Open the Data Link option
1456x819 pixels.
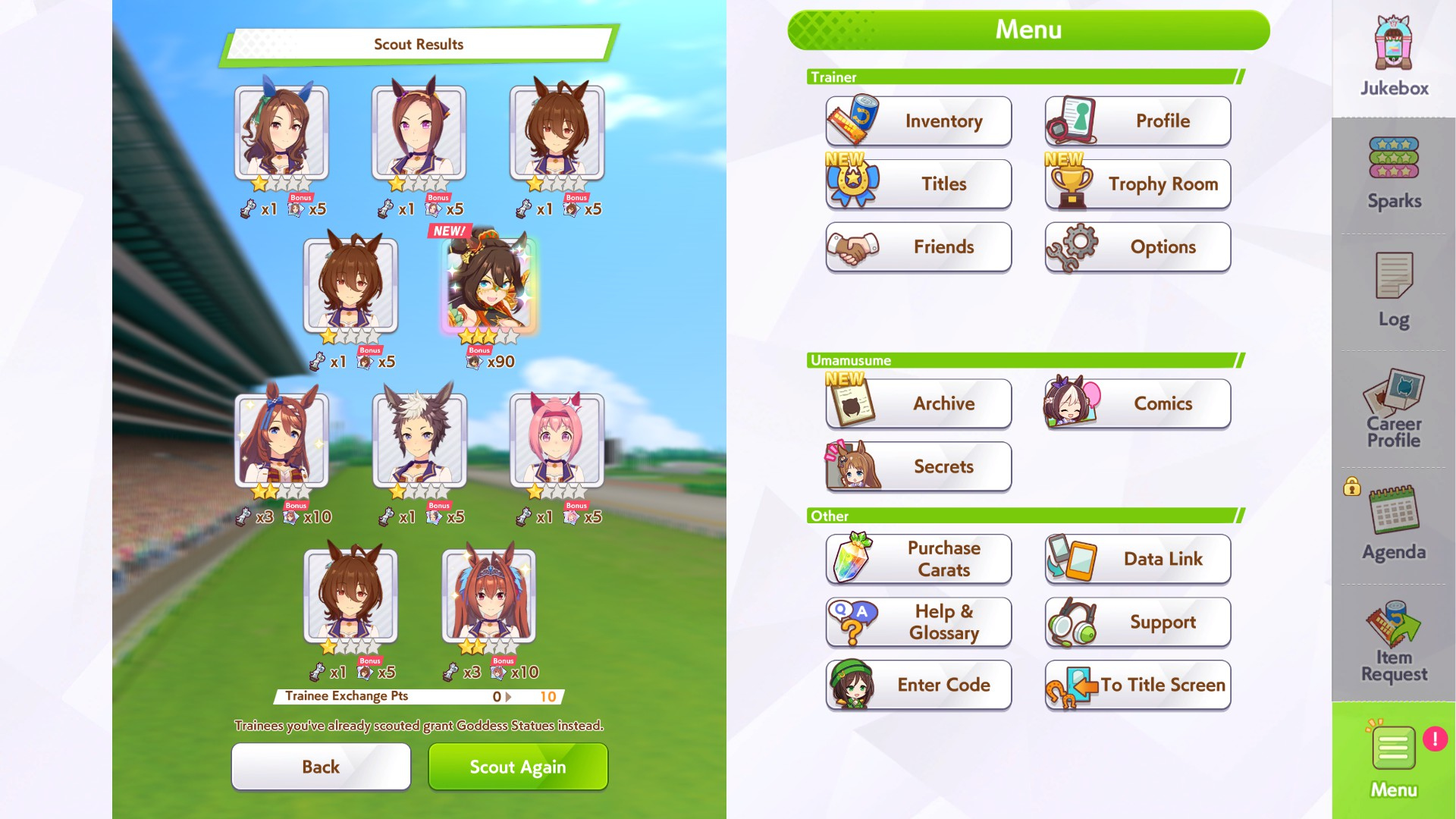[x=1137, y=559]
